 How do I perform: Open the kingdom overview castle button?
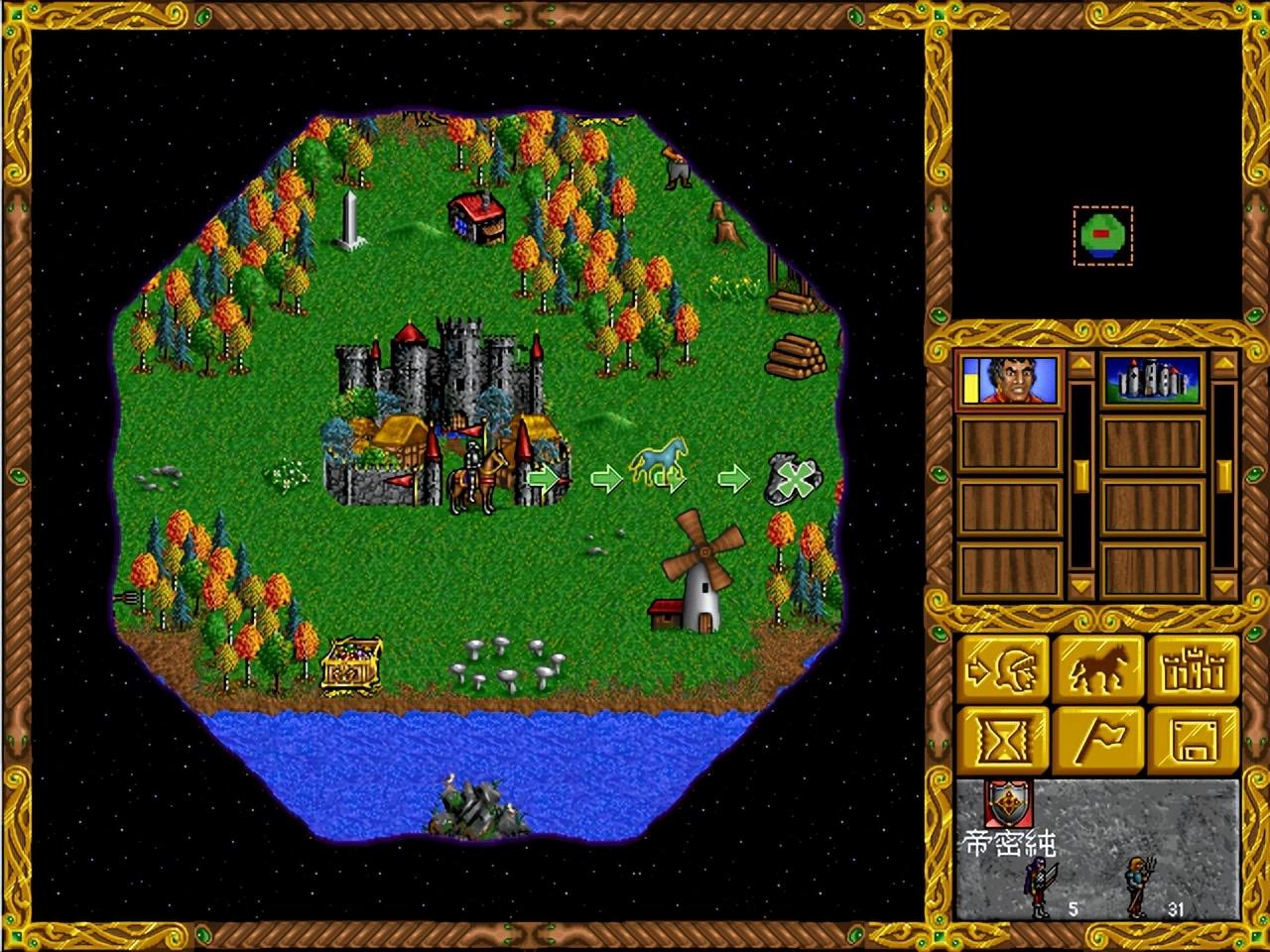[1196, 671]
